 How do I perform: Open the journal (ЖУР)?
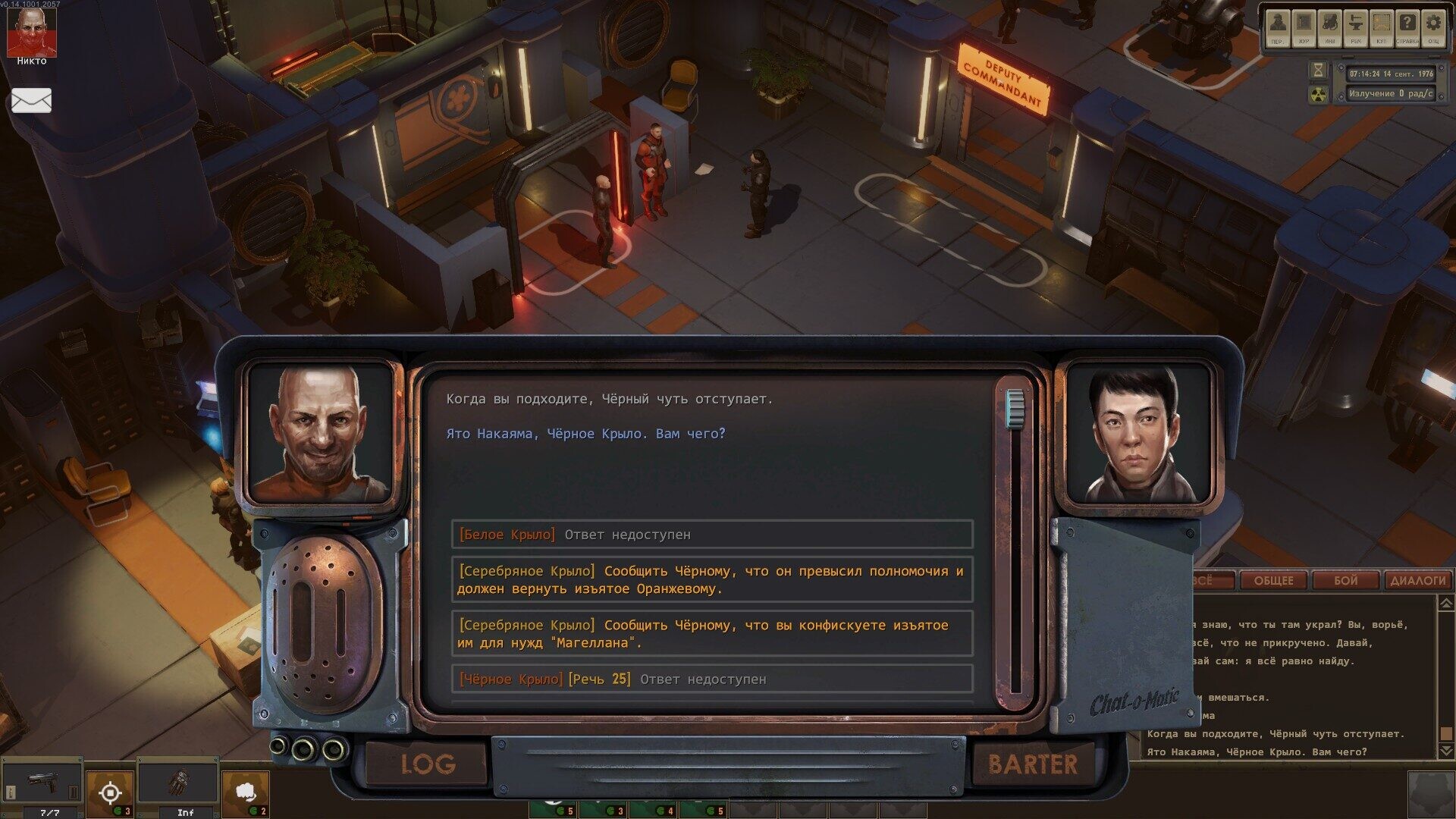(x=1304, y=27)
